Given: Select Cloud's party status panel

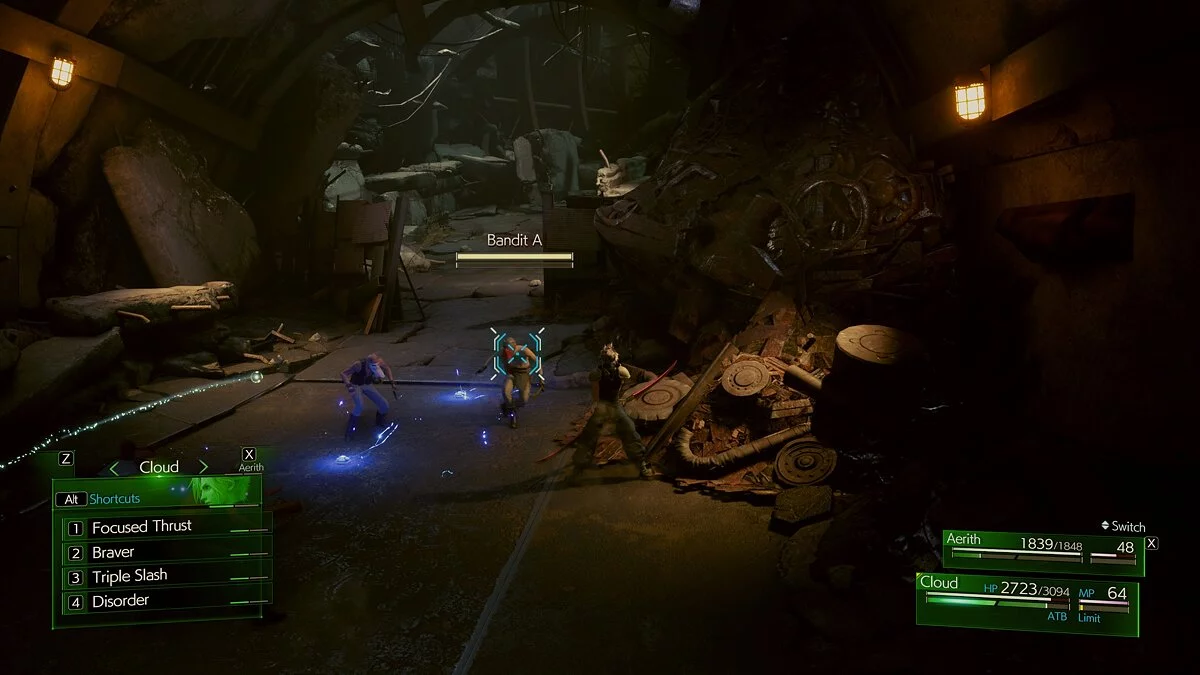Looking at the screenshot, I should click(x=1026, y=603).
